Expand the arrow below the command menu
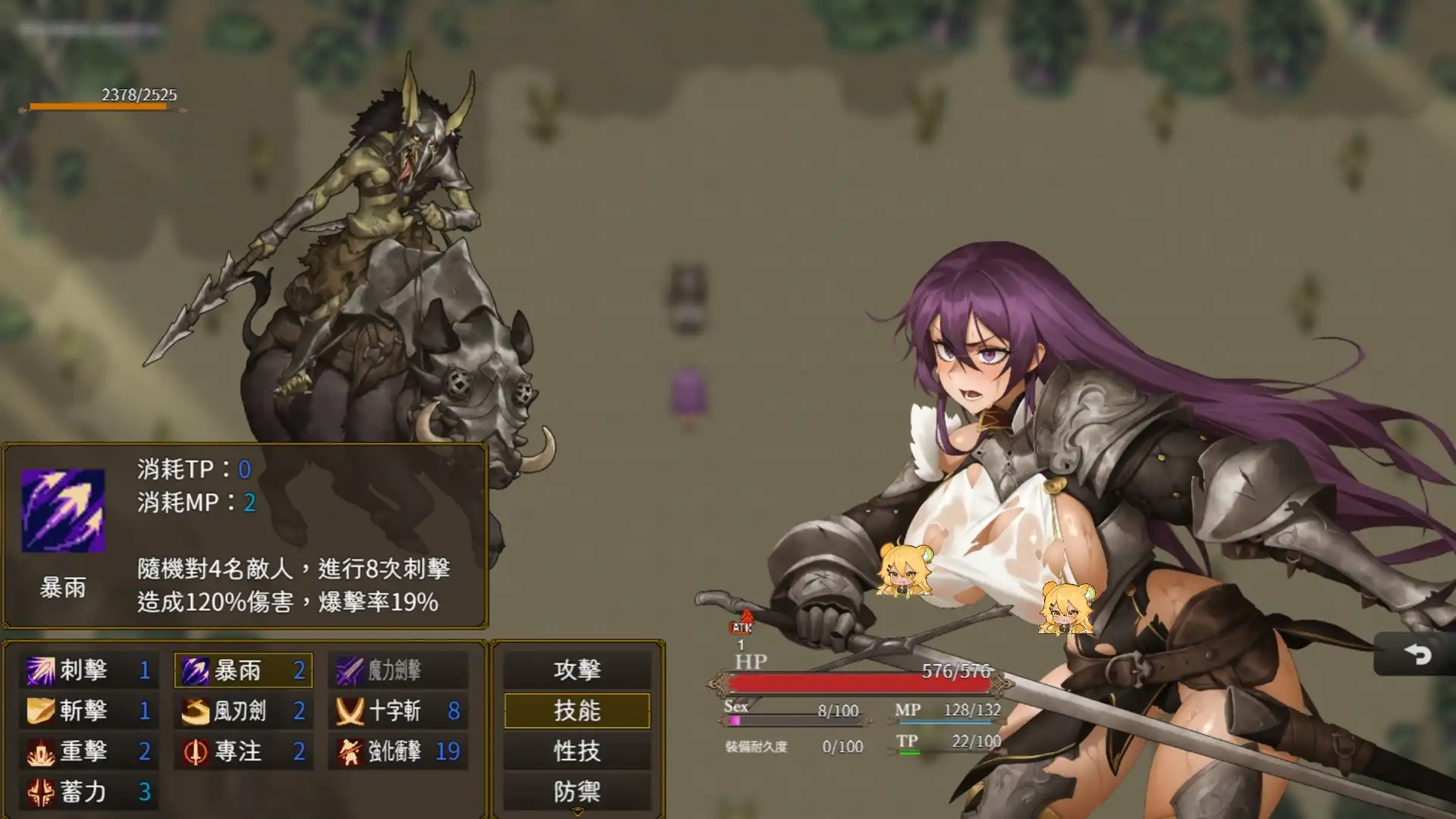1456x819 pixels. (576, 813)
